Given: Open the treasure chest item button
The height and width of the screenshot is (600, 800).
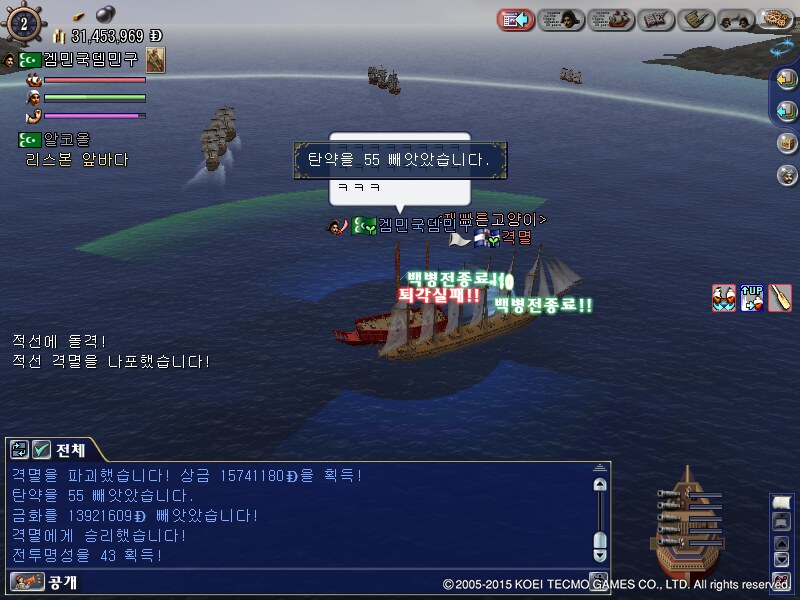Looking at the screenshot, I should (787, 142).
